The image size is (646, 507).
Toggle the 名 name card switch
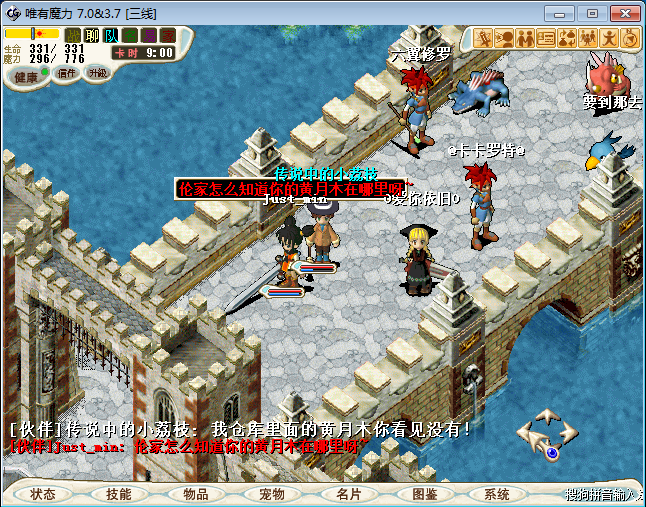pyautogui.click(x=129, y=35)
